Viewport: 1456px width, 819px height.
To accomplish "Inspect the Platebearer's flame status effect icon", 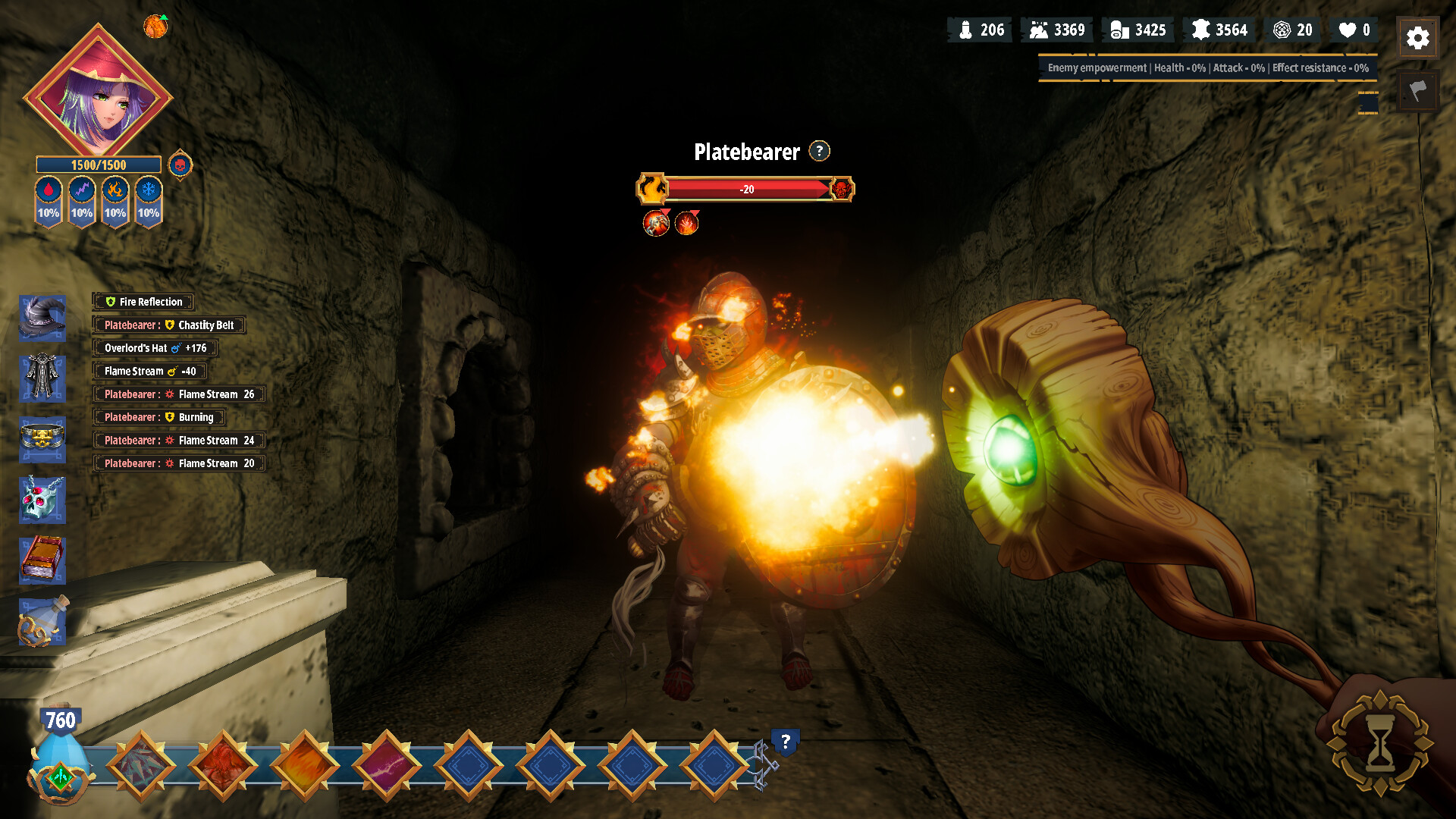I will tap(686, 223).
